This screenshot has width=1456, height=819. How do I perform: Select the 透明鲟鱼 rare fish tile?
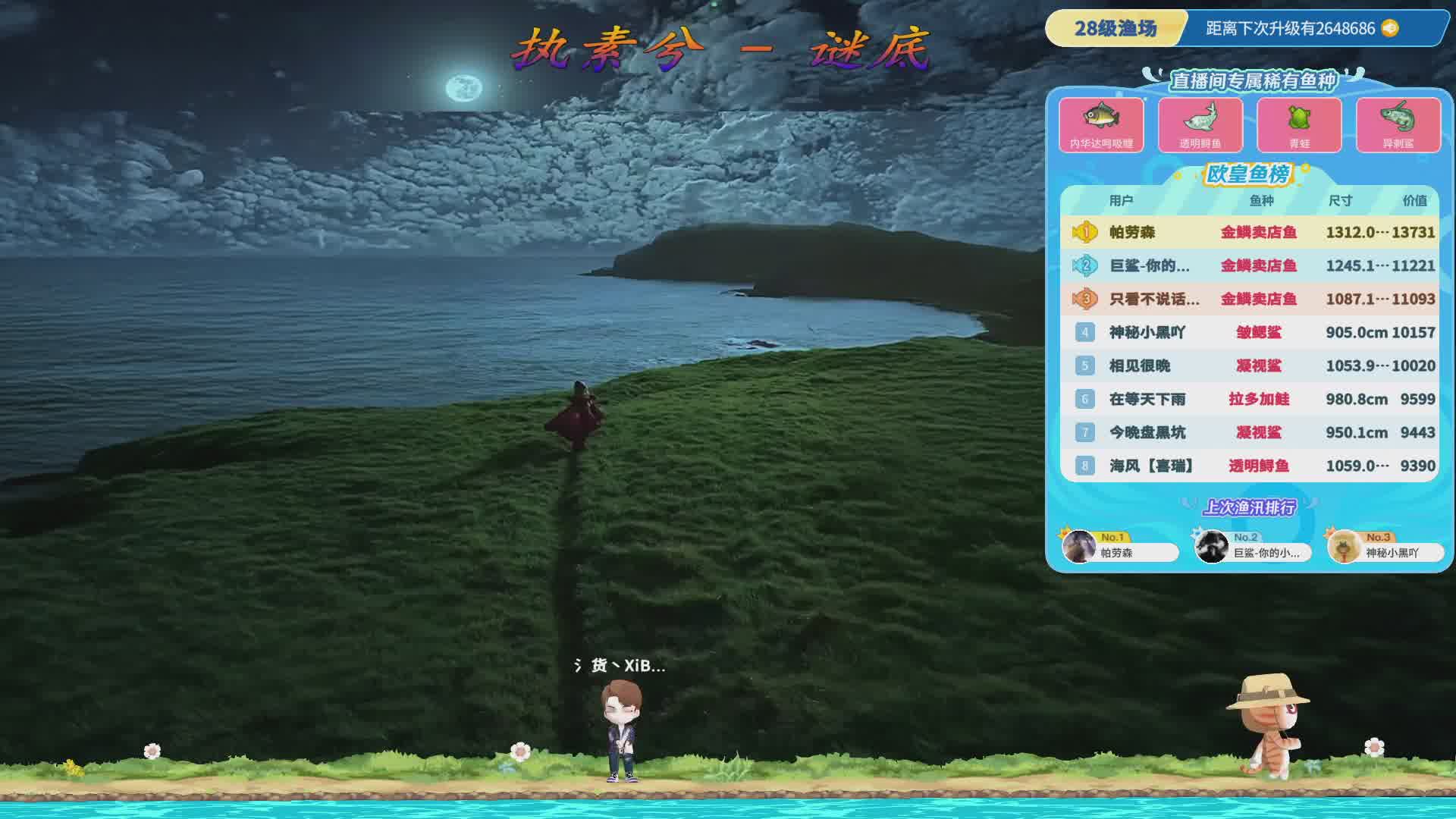coord(1200,124)
